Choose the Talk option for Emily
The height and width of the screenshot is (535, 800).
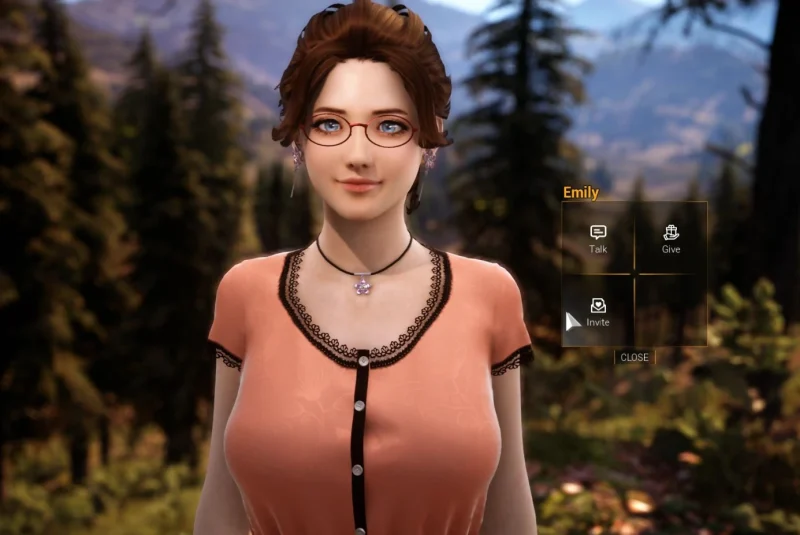[x=598, y=238]
